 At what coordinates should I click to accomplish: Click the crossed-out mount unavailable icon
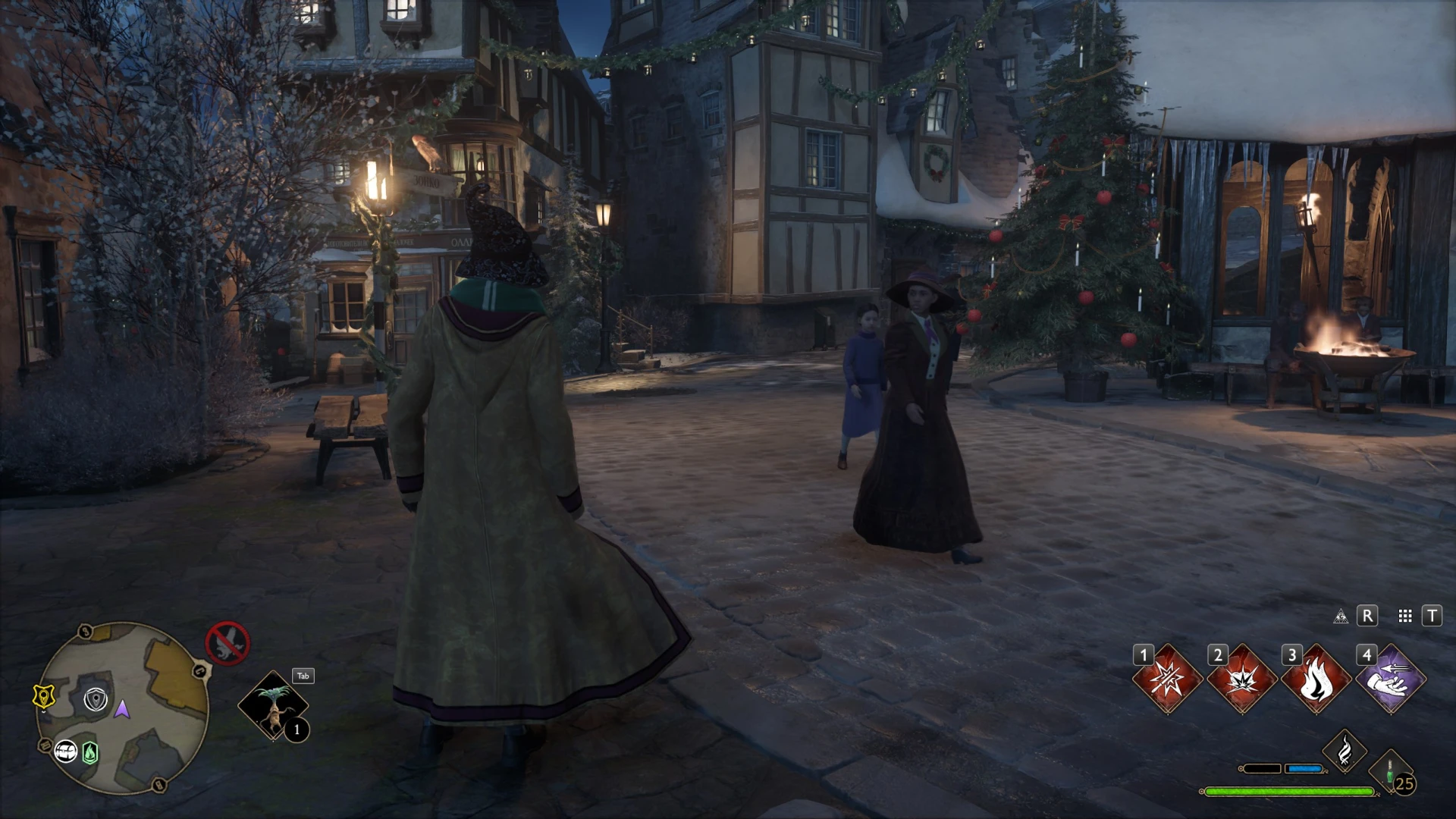point(227,643)
